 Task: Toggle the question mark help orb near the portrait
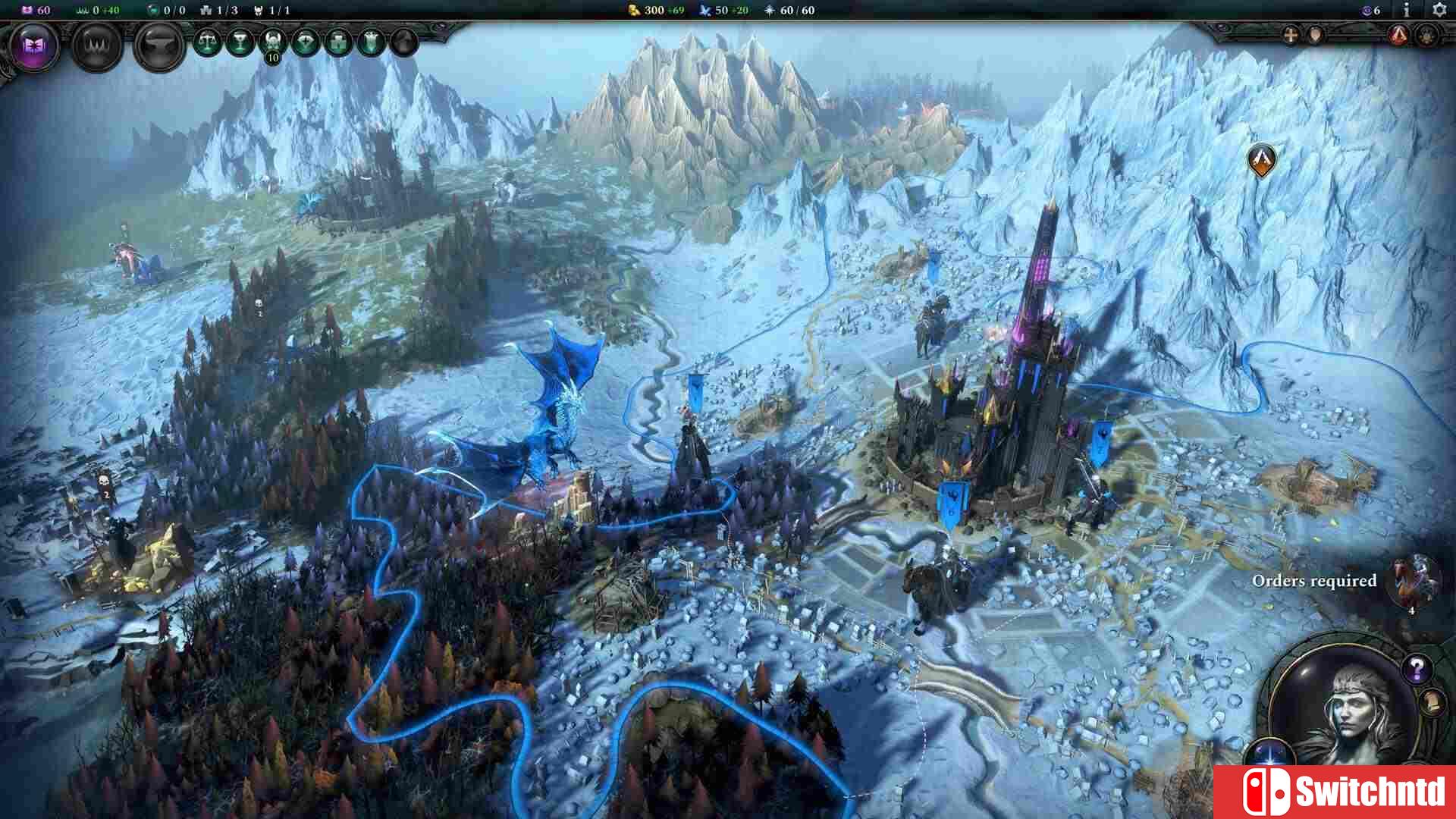(1417, 670)
